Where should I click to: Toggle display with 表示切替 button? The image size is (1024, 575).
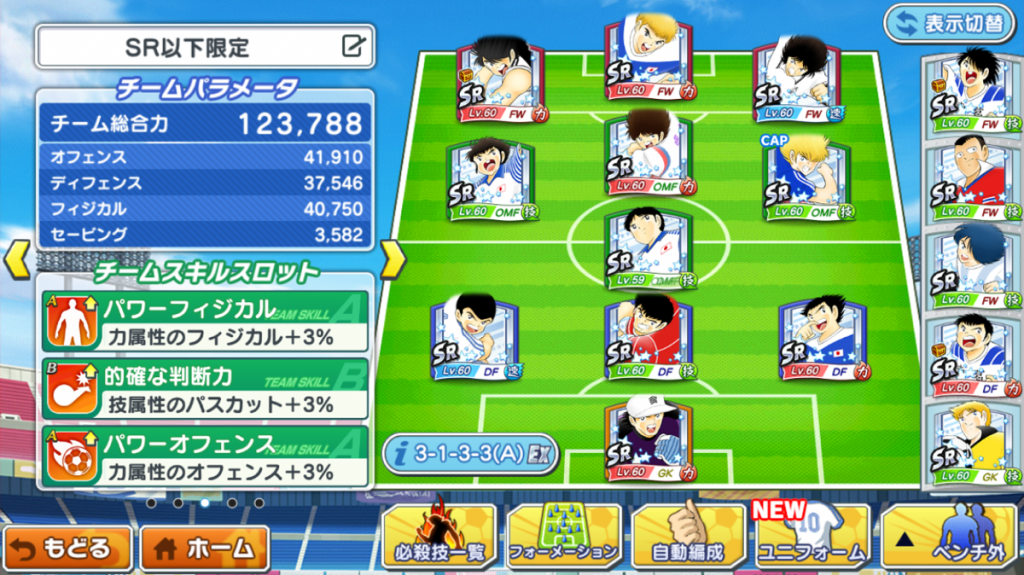949,23
